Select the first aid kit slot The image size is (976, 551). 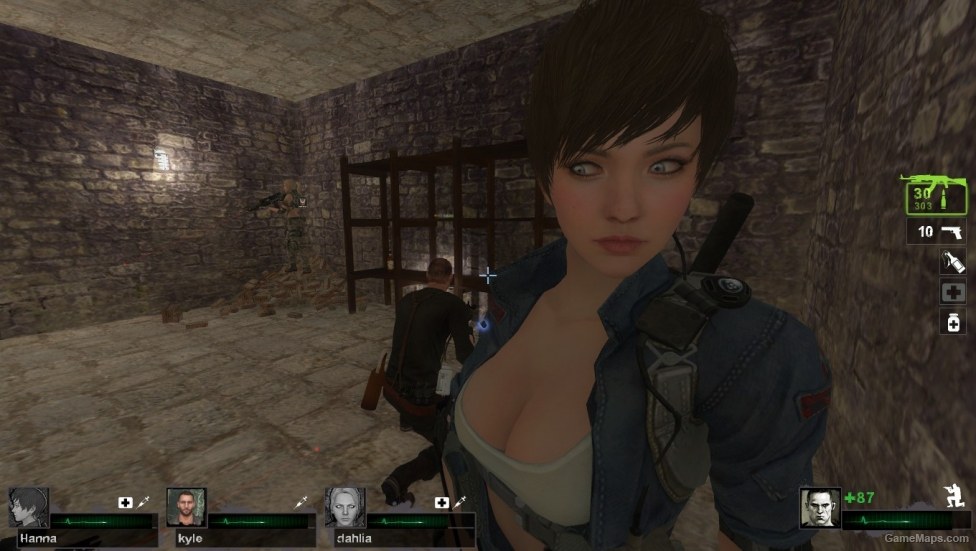(x=951, y=292)
